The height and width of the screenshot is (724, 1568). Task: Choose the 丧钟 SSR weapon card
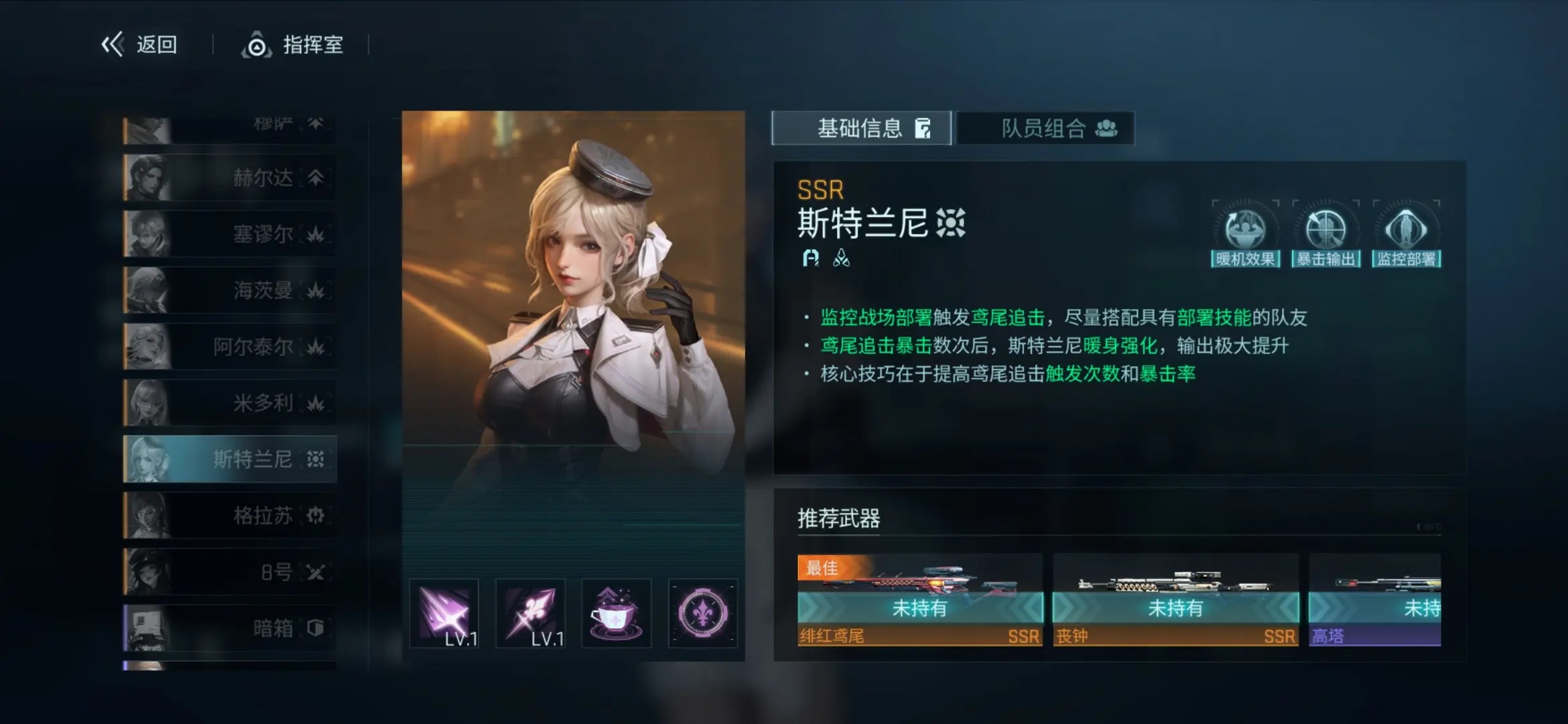(x=1175, y=600)
